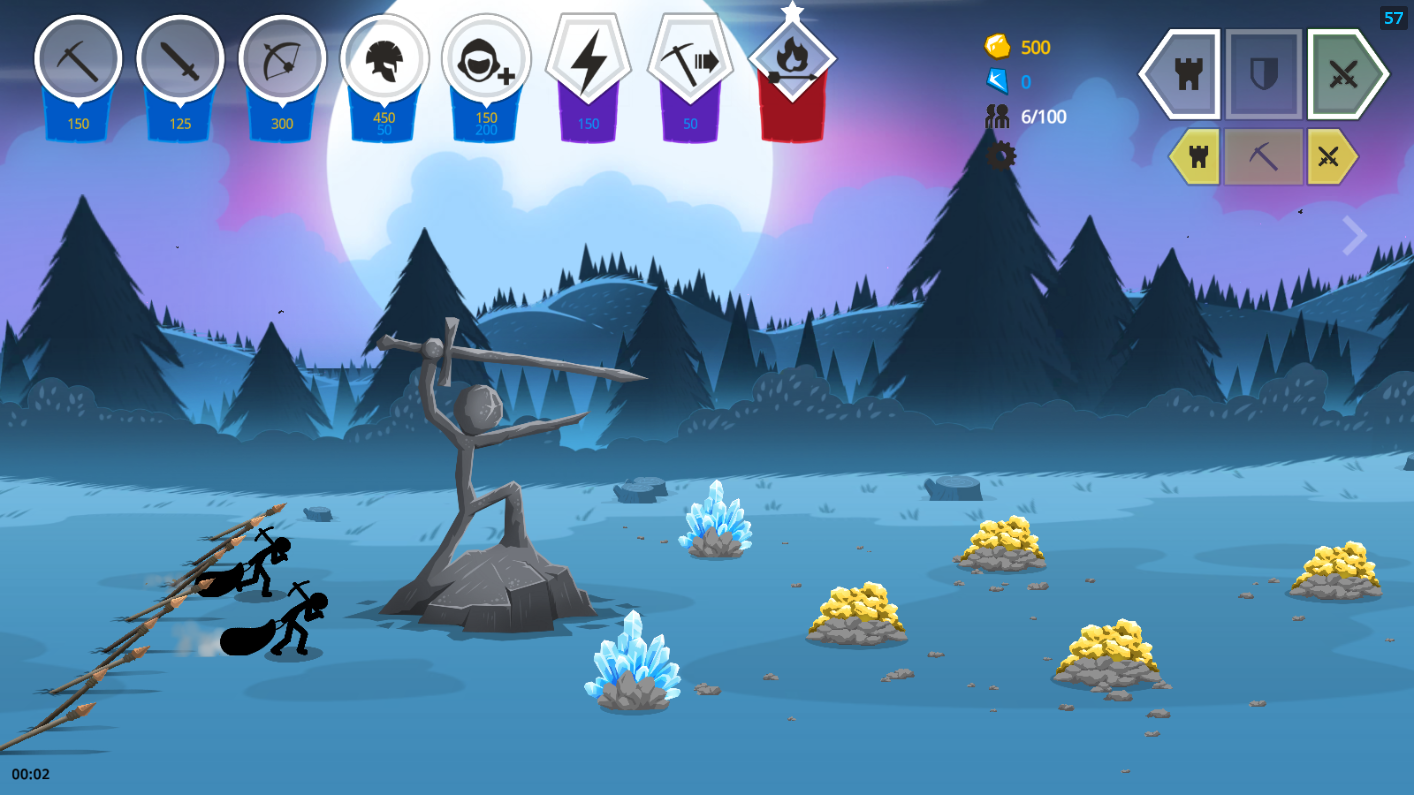
Task: Train a miner for 150 gold
Action: pos(78,61)
